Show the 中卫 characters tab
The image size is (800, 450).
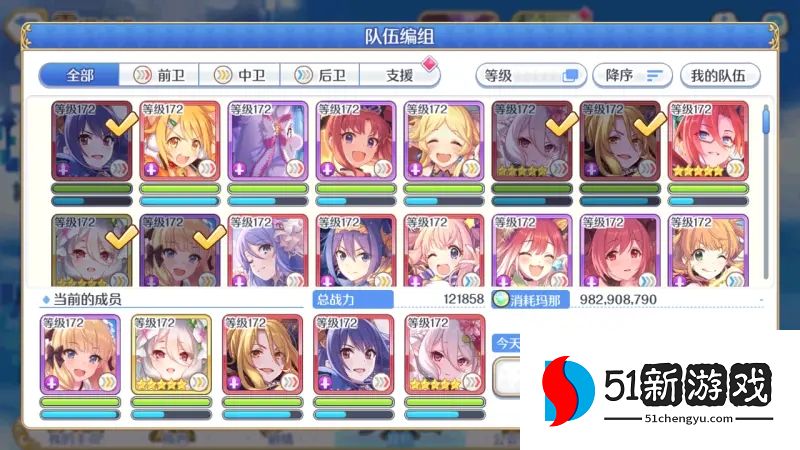[238, 75]
